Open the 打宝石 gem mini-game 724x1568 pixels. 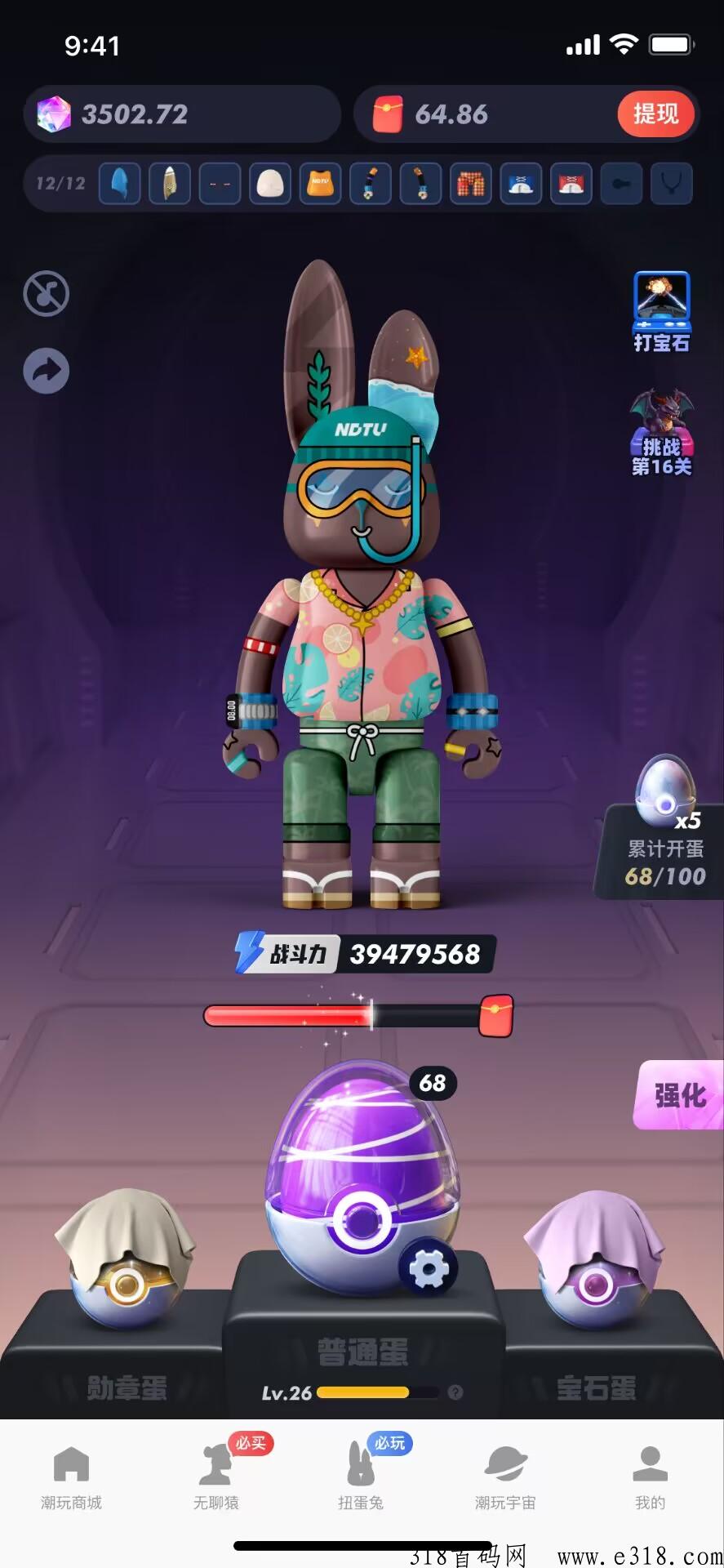(662, 311)
